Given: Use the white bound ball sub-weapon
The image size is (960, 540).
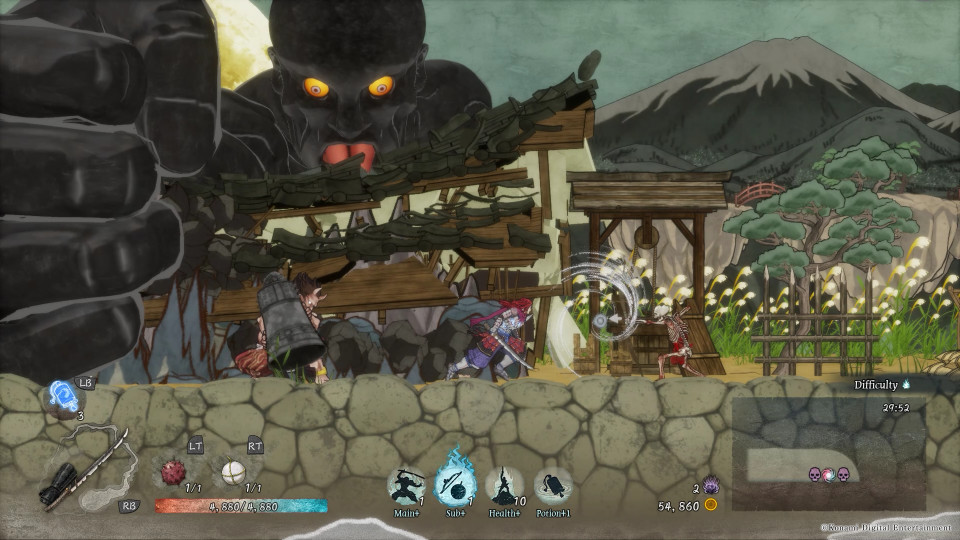Looking at the screenshot, I should pyautogui.click(x=235, y=470).
